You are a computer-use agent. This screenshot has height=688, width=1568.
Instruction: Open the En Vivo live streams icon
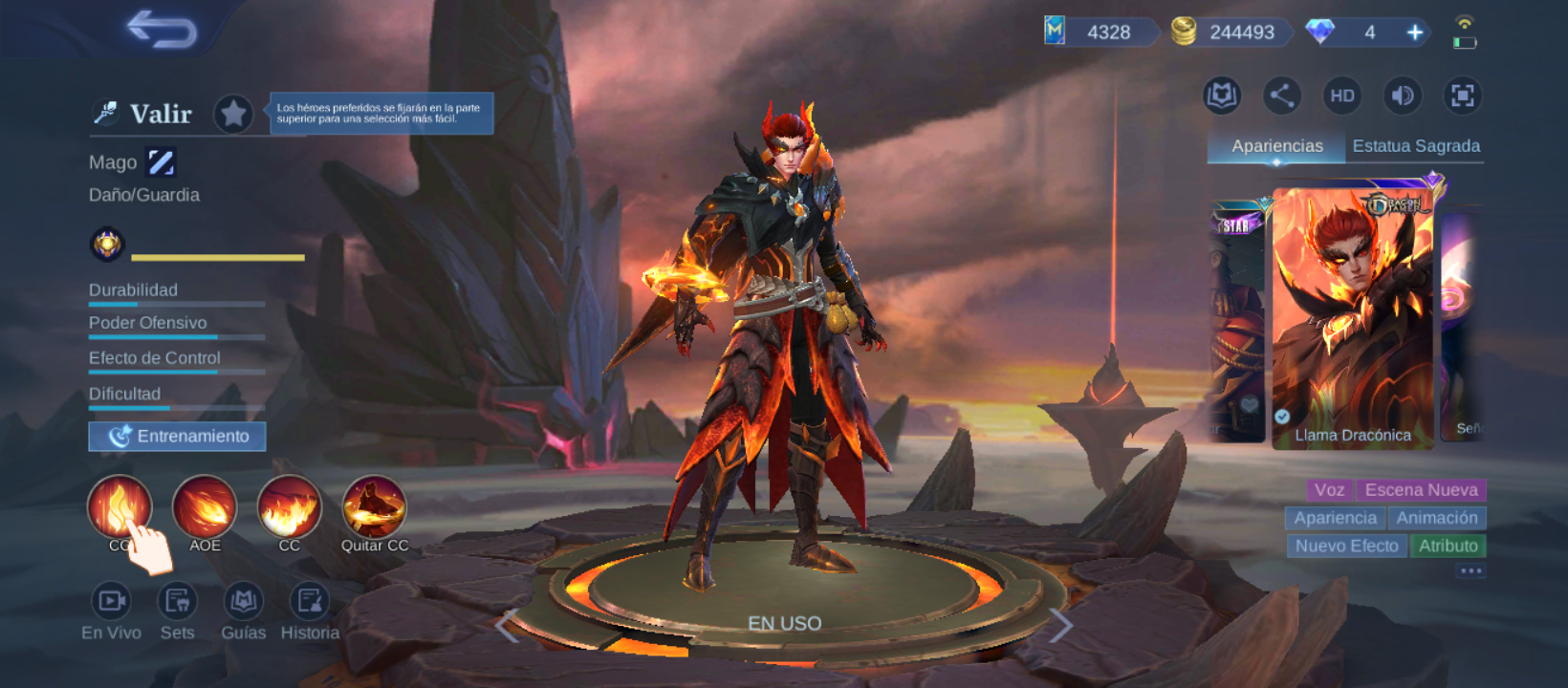click(112, 602)
